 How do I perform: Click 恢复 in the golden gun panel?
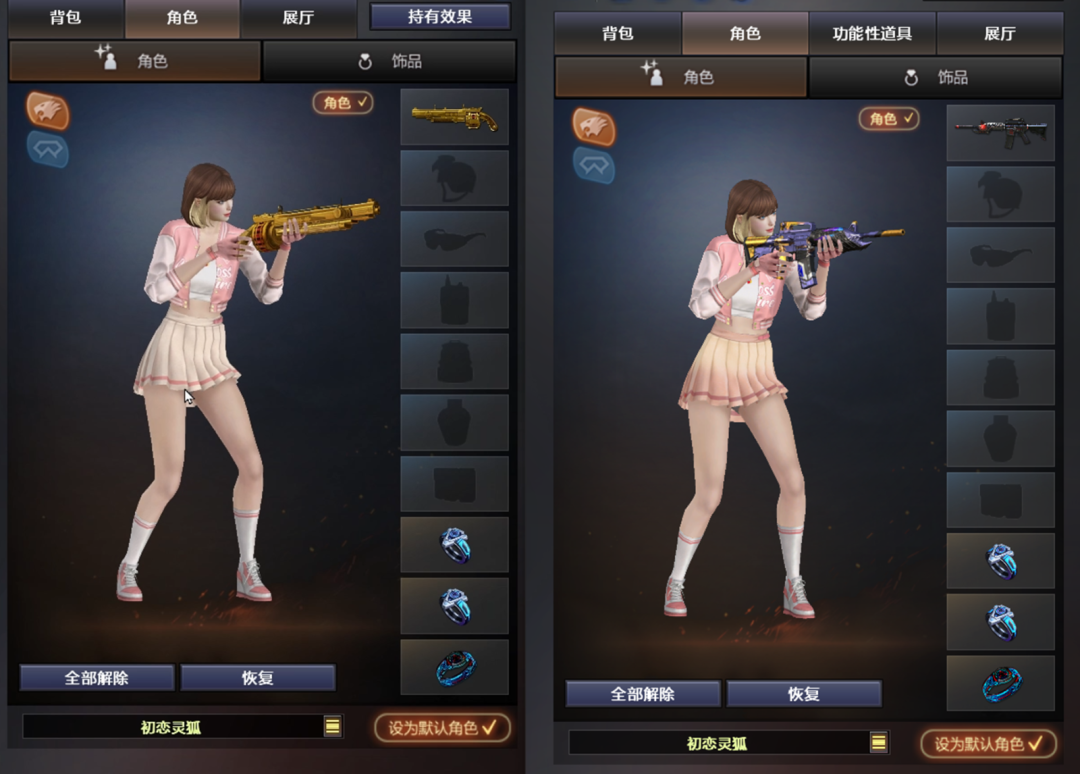click(x=258, y=678)
